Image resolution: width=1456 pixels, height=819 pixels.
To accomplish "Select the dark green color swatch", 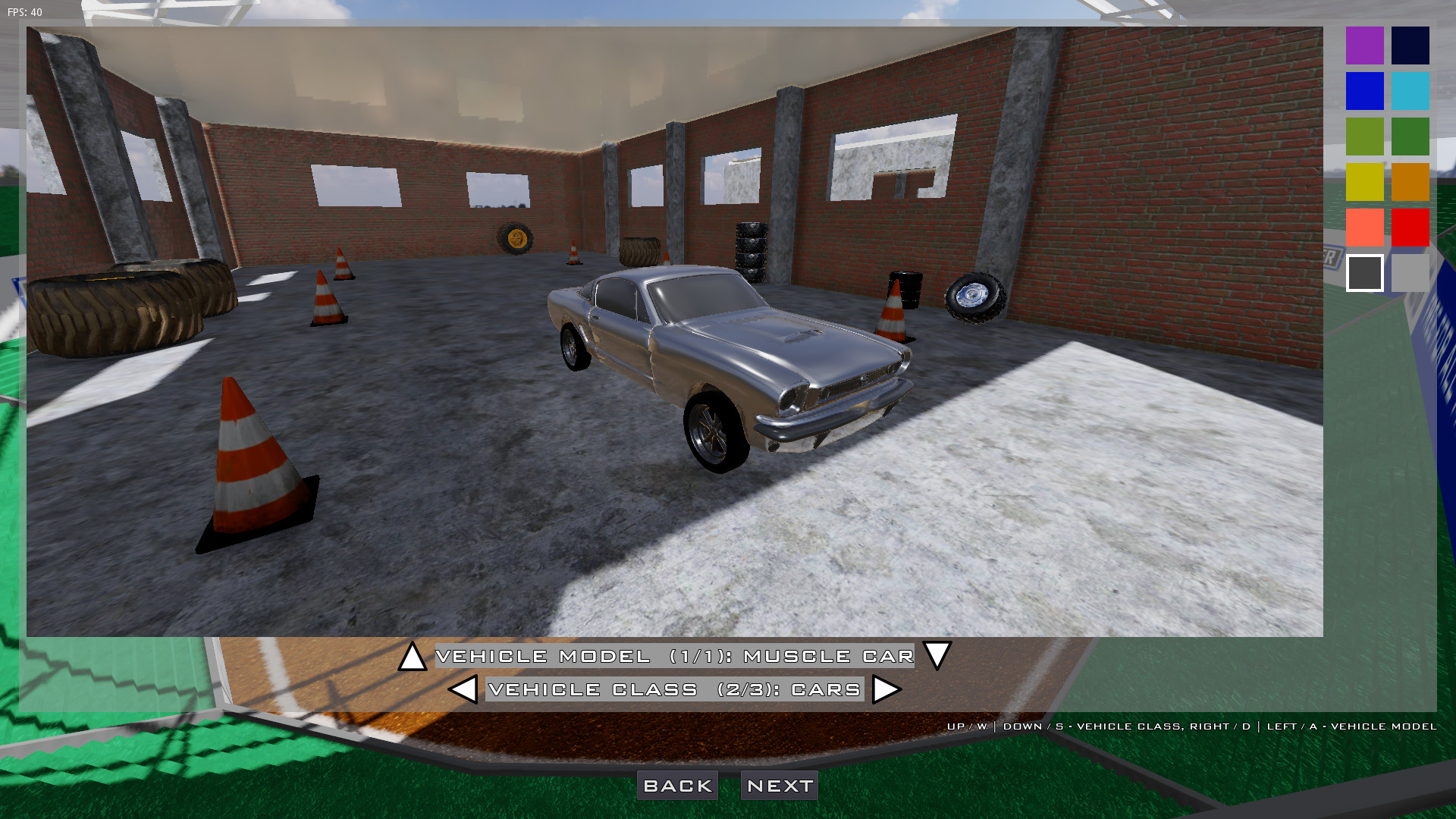I will tap(1410, 136).
